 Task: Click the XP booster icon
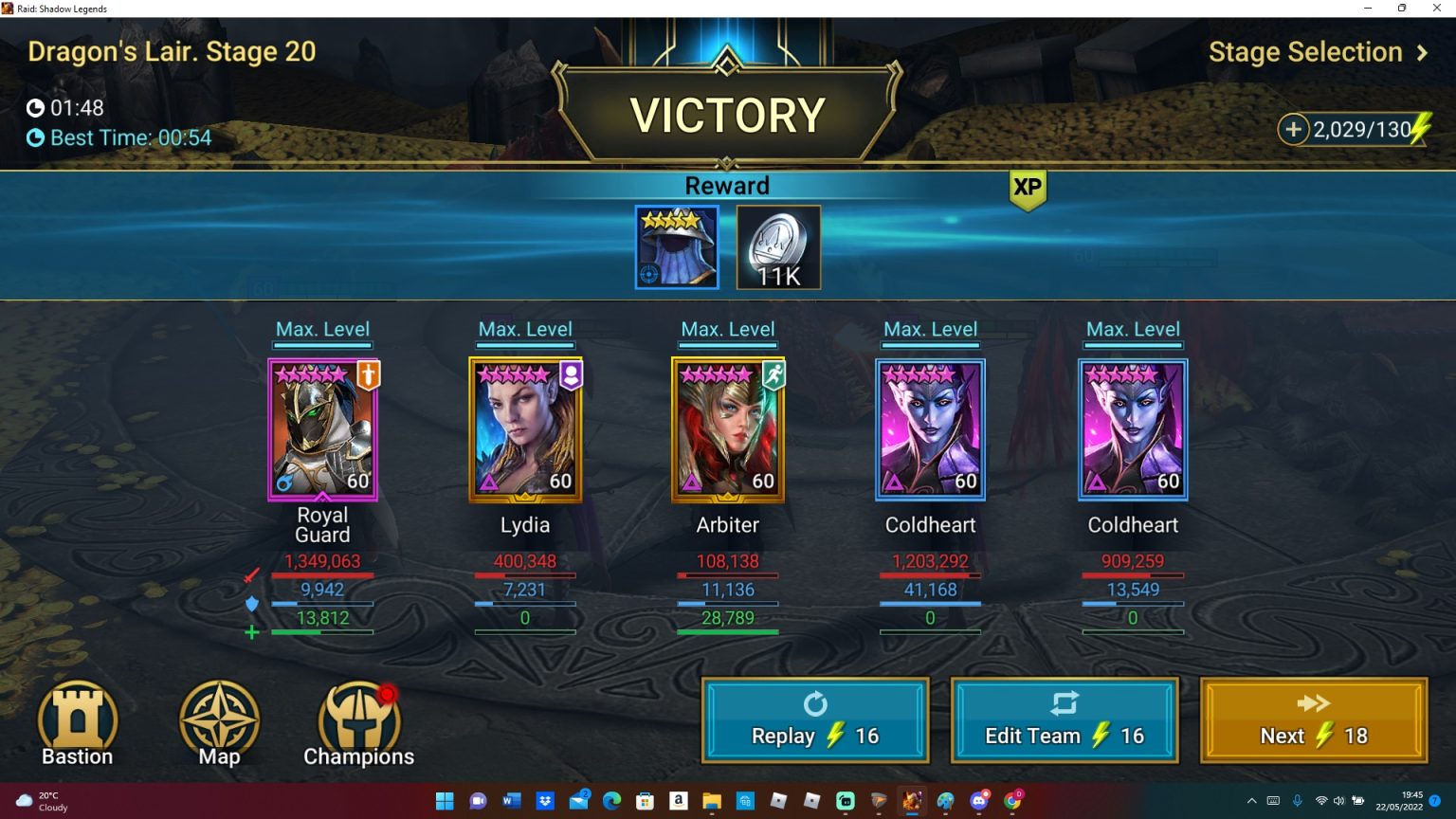pos(1028,189)
